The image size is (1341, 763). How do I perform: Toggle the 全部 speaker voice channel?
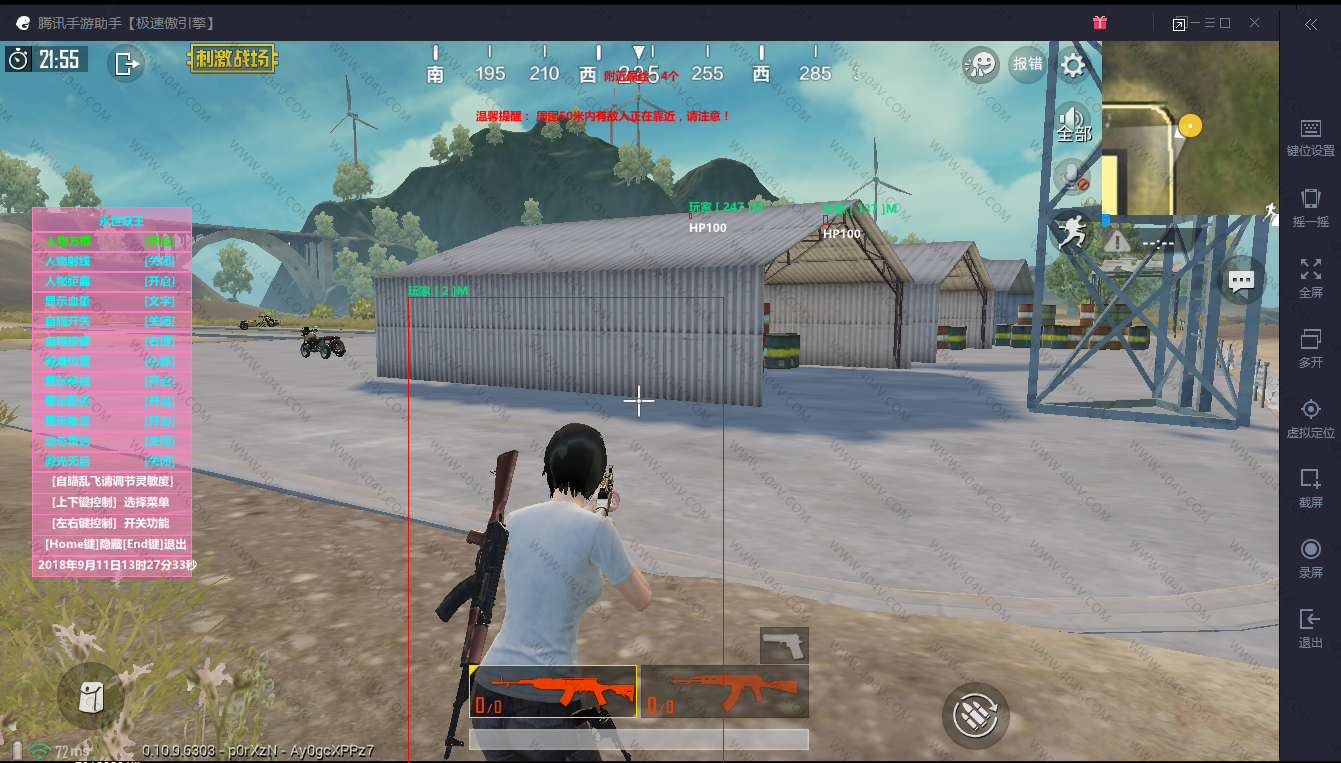click(1073, 122)
